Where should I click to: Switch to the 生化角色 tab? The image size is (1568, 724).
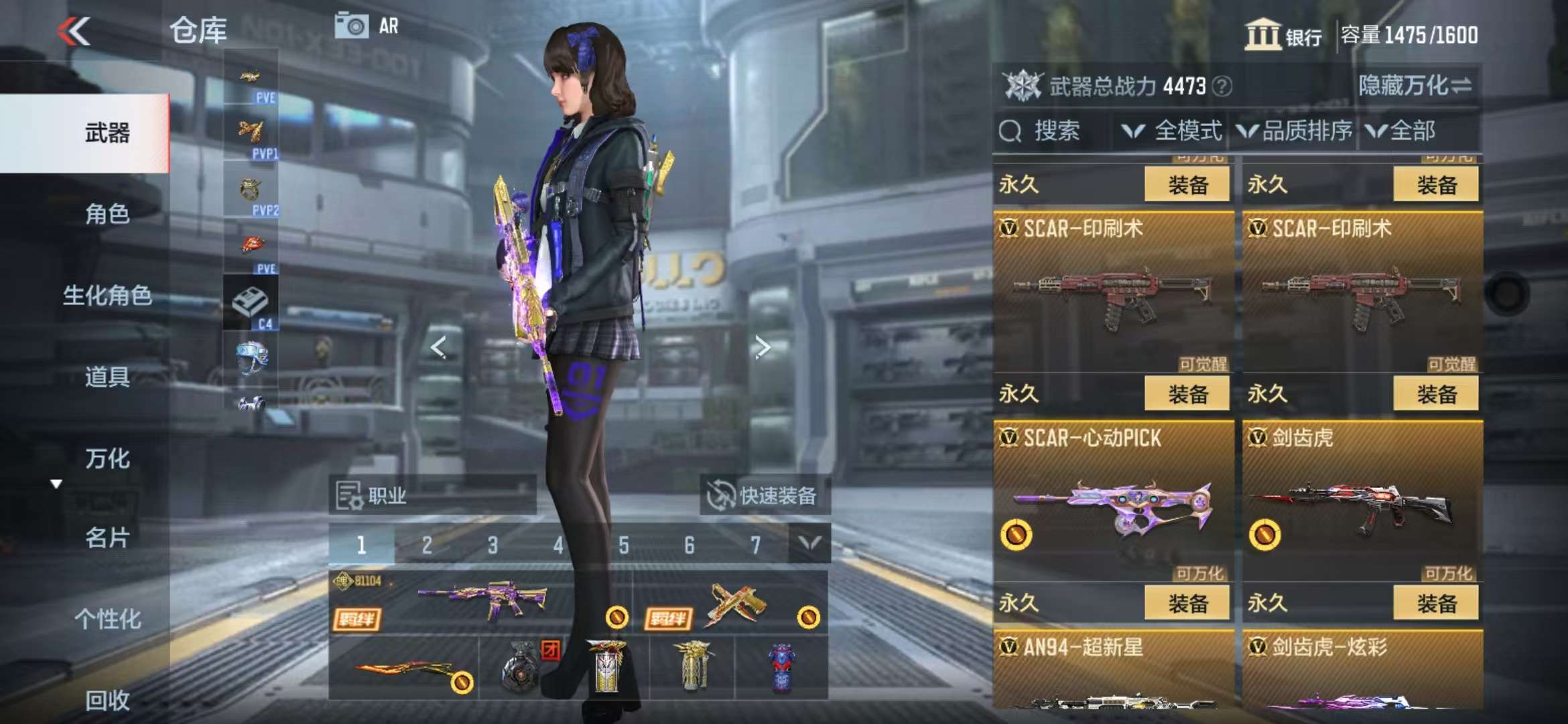[x=107, y=296]
